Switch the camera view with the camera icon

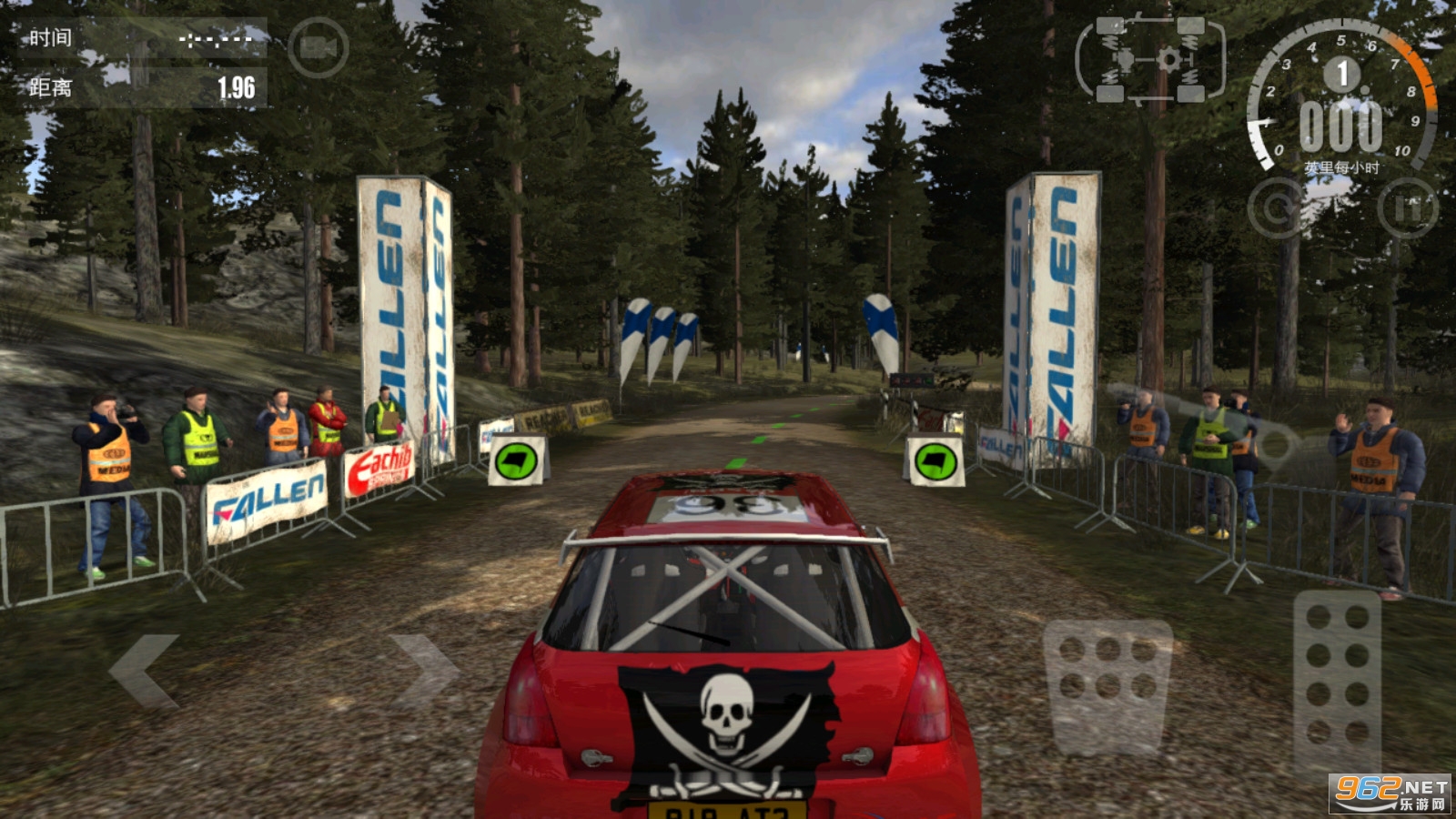point(318,47)
